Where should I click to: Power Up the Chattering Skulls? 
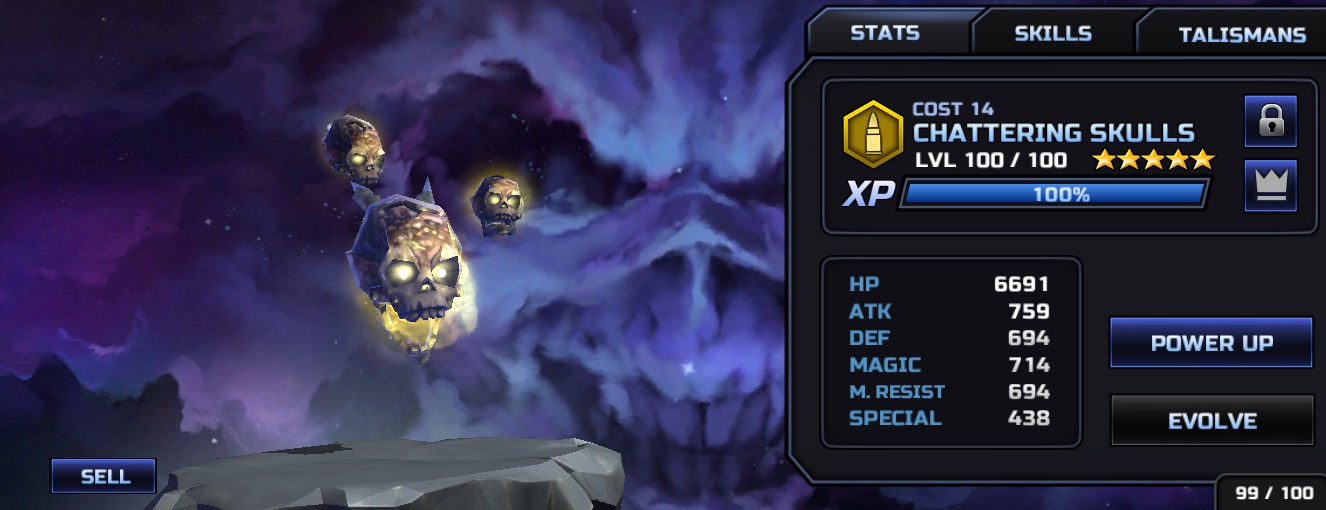coord(1211,343)
